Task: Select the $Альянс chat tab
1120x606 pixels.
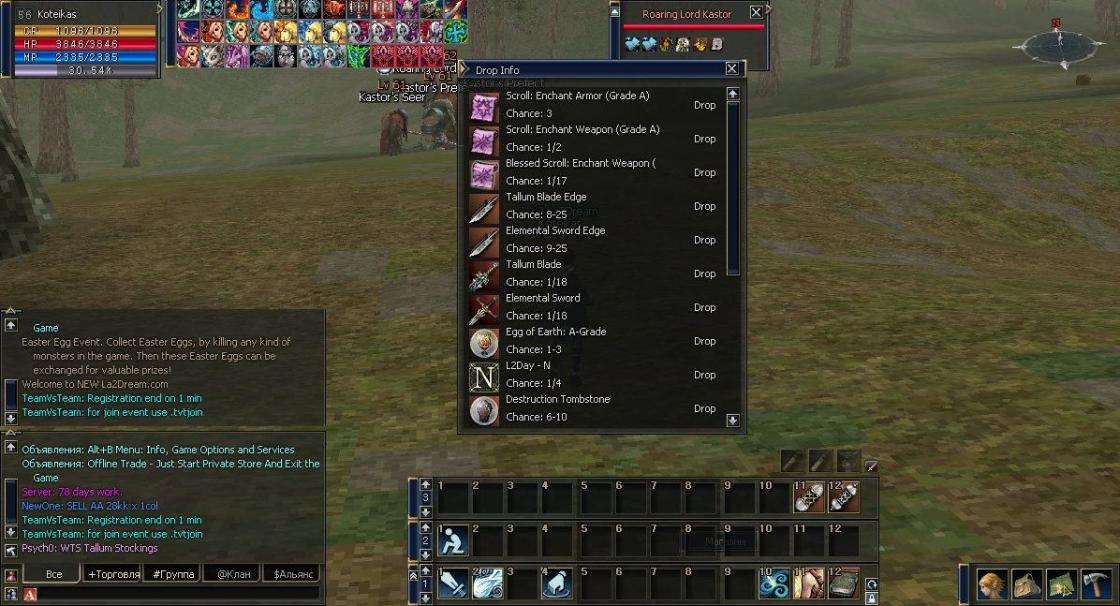Action: (290, 574)
